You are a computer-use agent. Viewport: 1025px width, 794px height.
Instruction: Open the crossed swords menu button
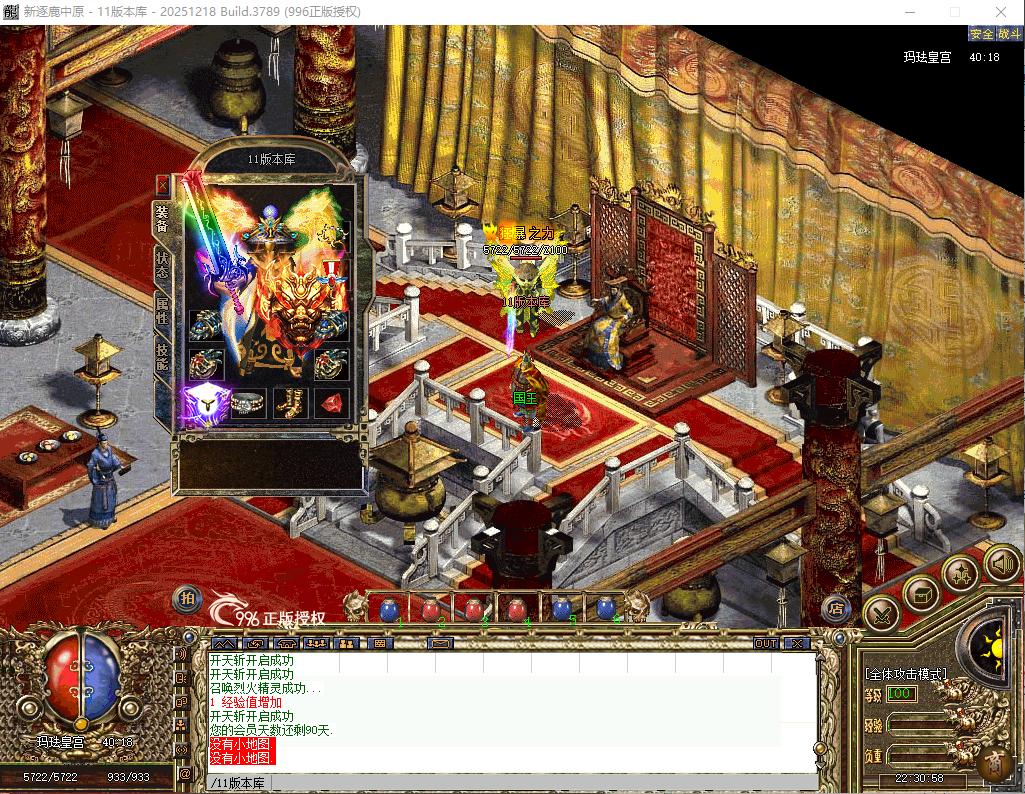pyautogui.click(x=881, y=612)
